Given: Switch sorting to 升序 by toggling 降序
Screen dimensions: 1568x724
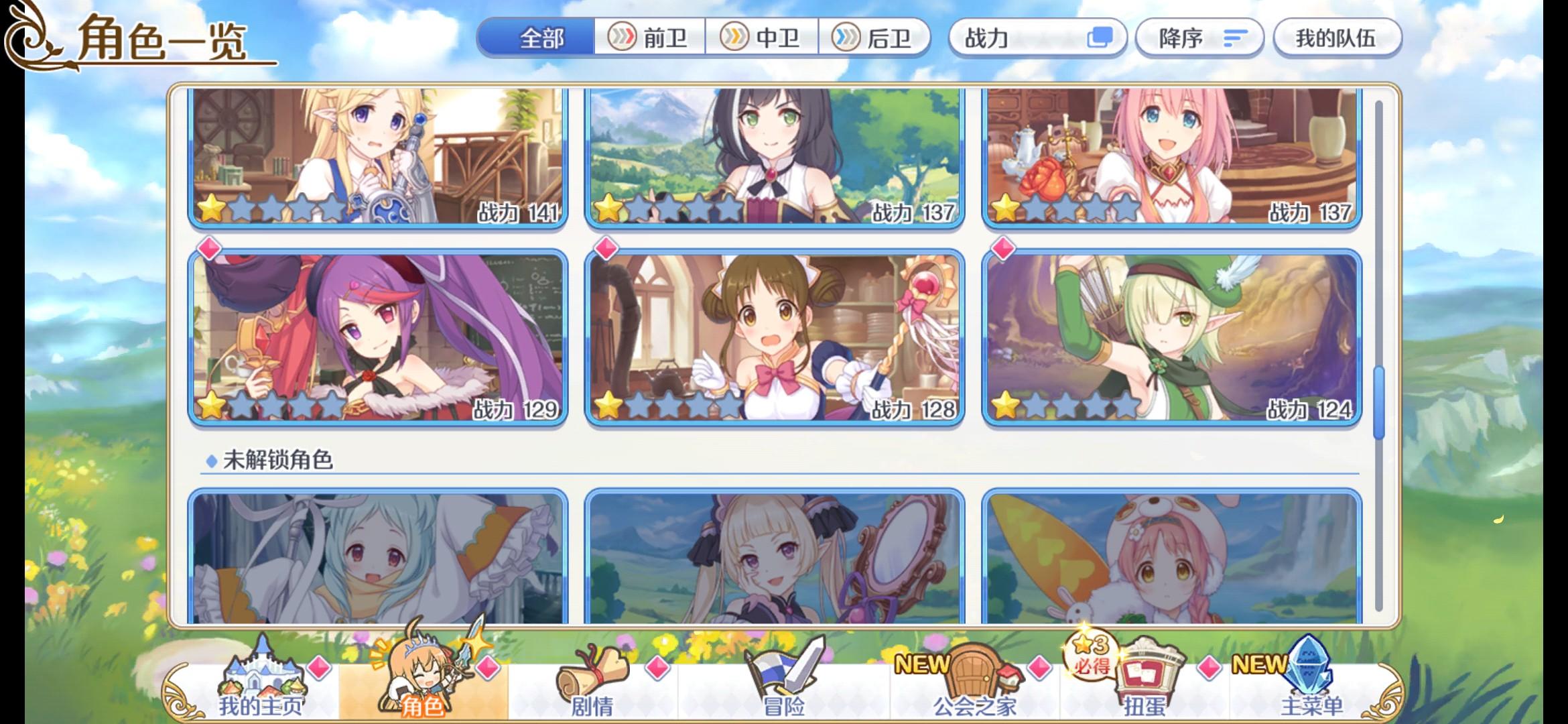Looking at the screenshot, I should pyautogui.click(x=1199, y=38).
